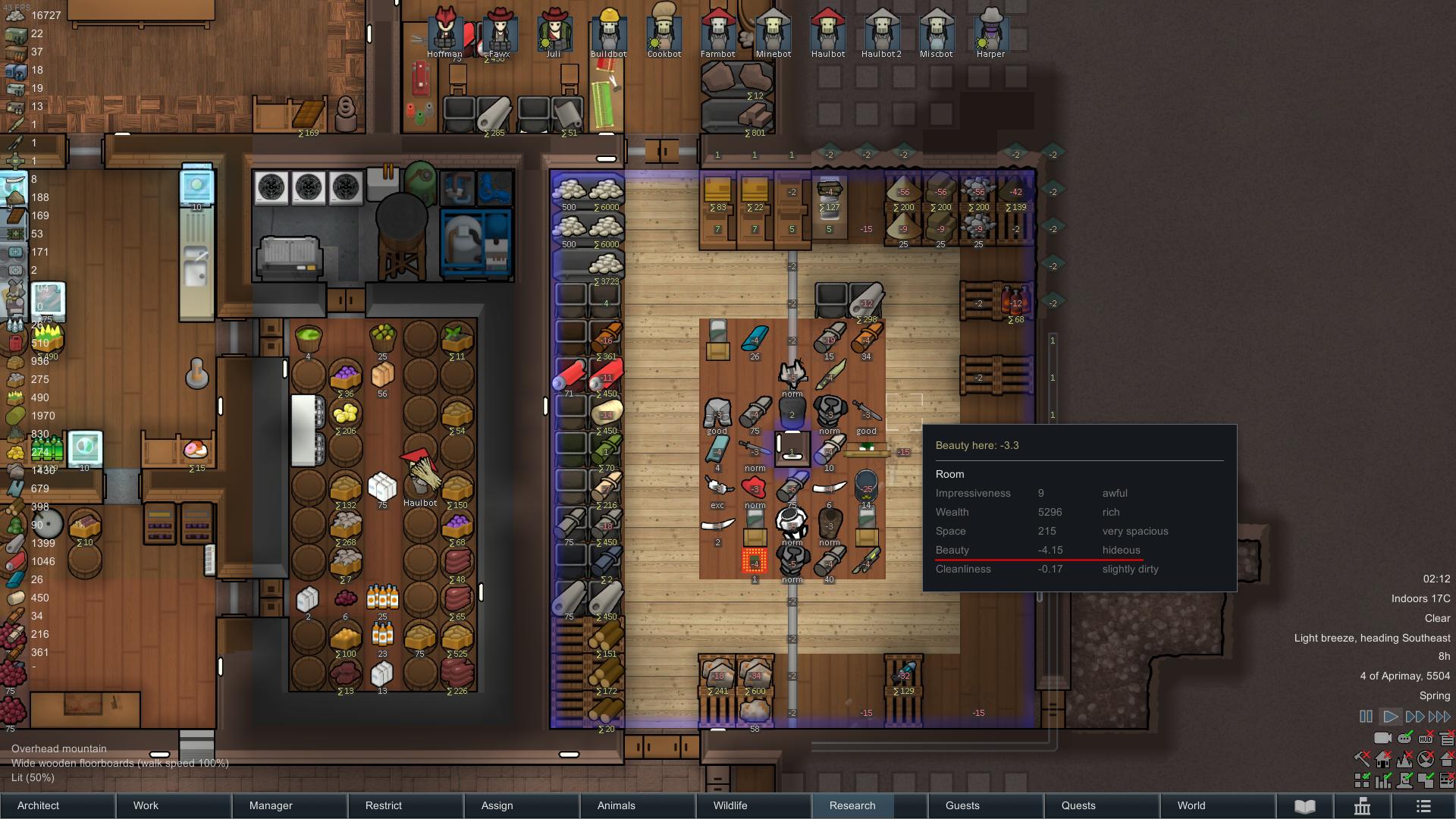Click the beer bottles icon in the resource readout
The image size is (1456, 819).
[x=15, y=326]
